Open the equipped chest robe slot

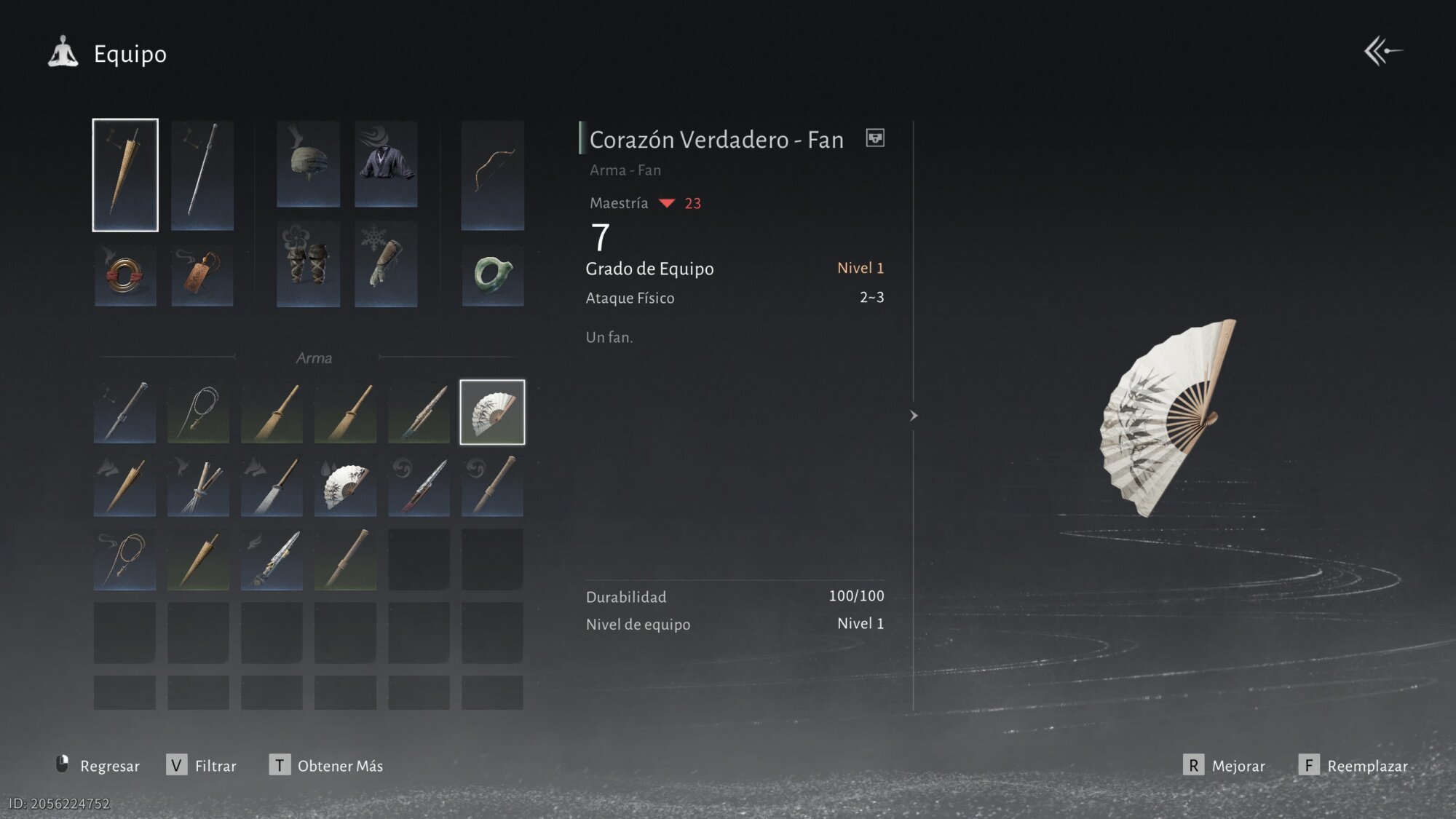point(386,164)
